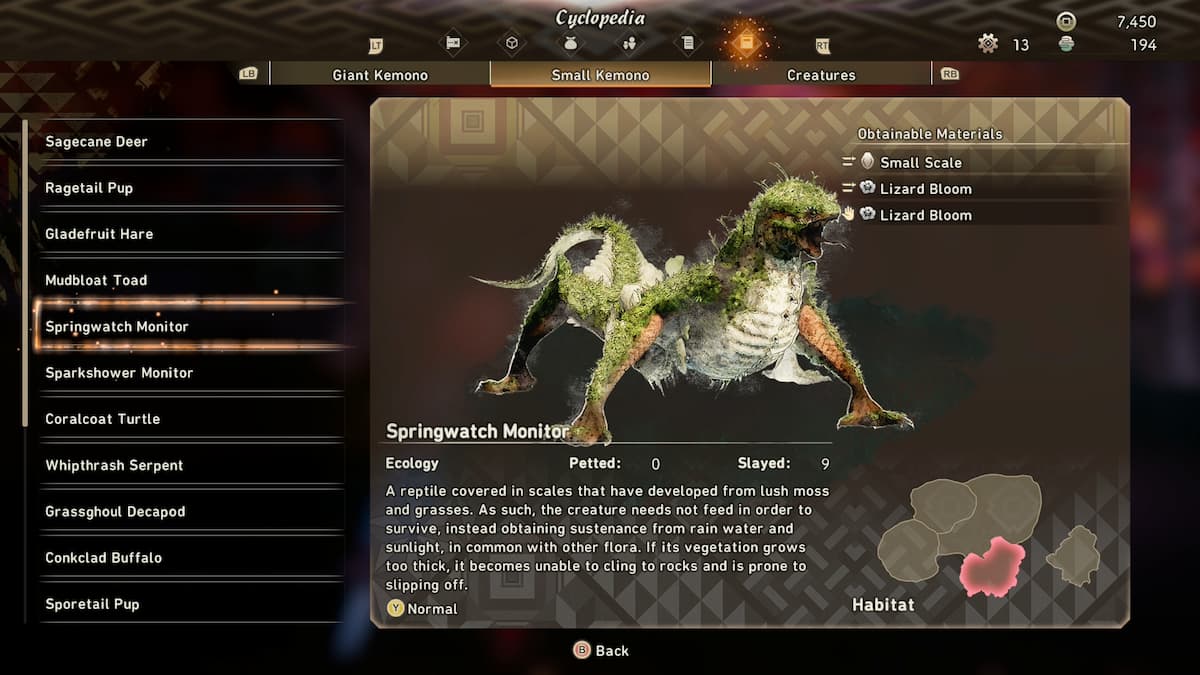This screenshot has height=675, width=1200.
Task: Click the pink highlighted habitat region
Action: point(991,566)
